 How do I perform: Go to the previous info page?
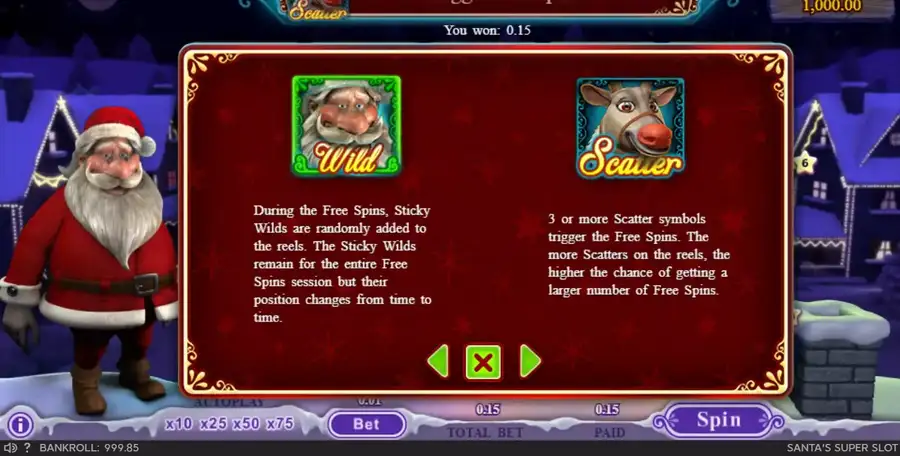click(x=438, y=361)
